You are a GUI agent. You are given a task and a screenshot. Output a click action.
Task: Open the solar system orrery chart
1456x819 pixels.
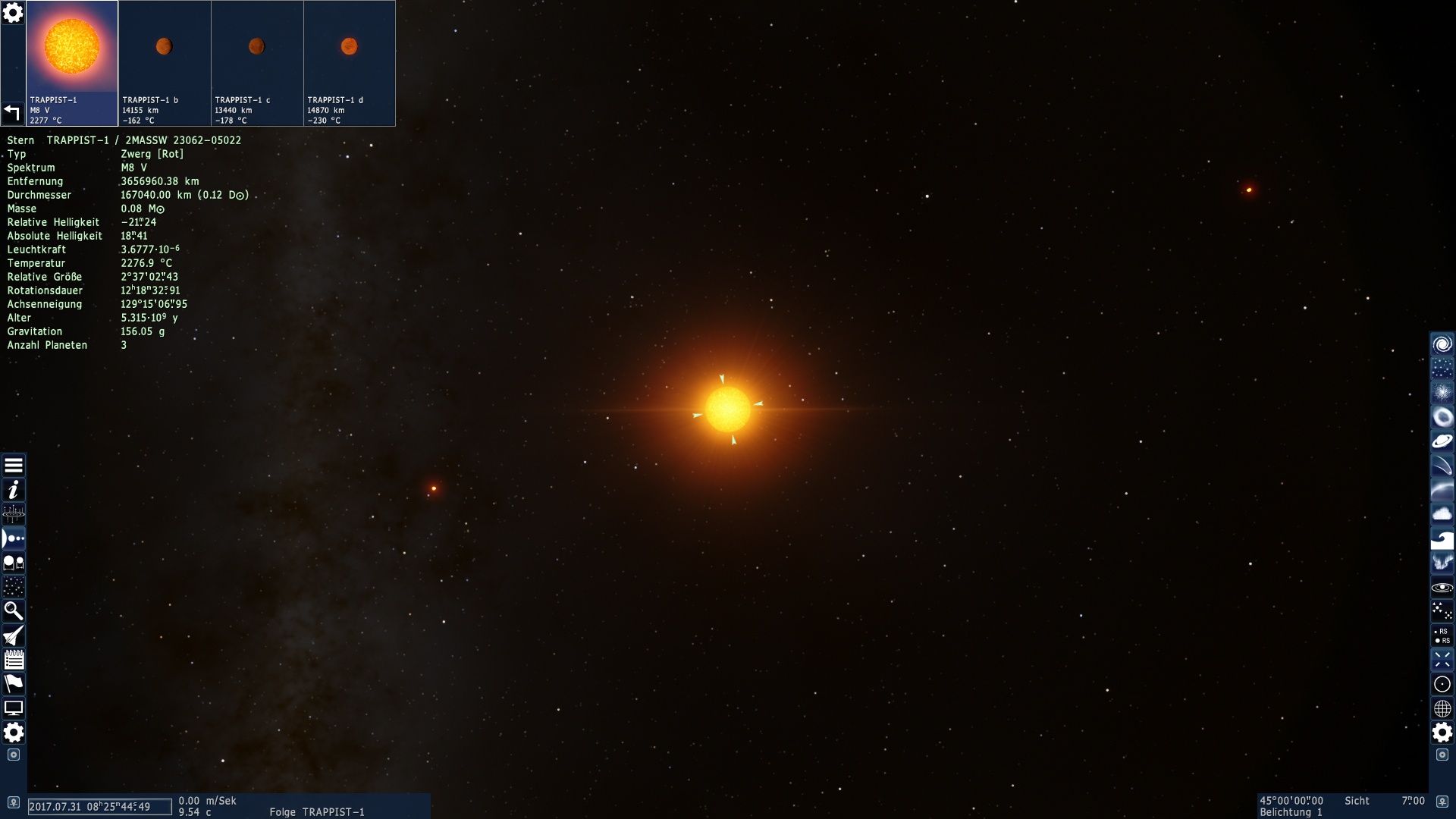(x=13, y=514)
